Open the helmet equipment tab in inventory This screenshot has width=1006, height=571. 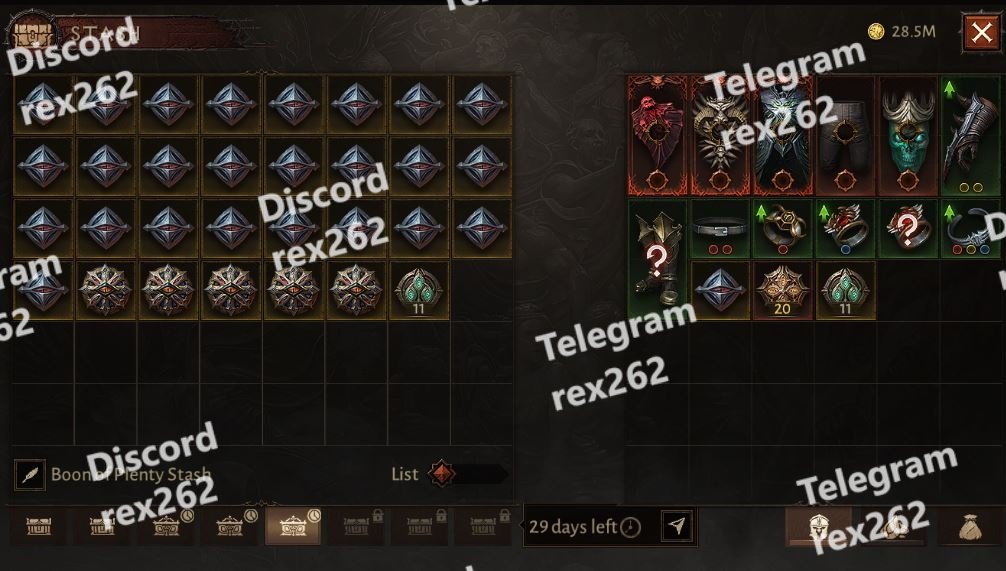point(817,526)
